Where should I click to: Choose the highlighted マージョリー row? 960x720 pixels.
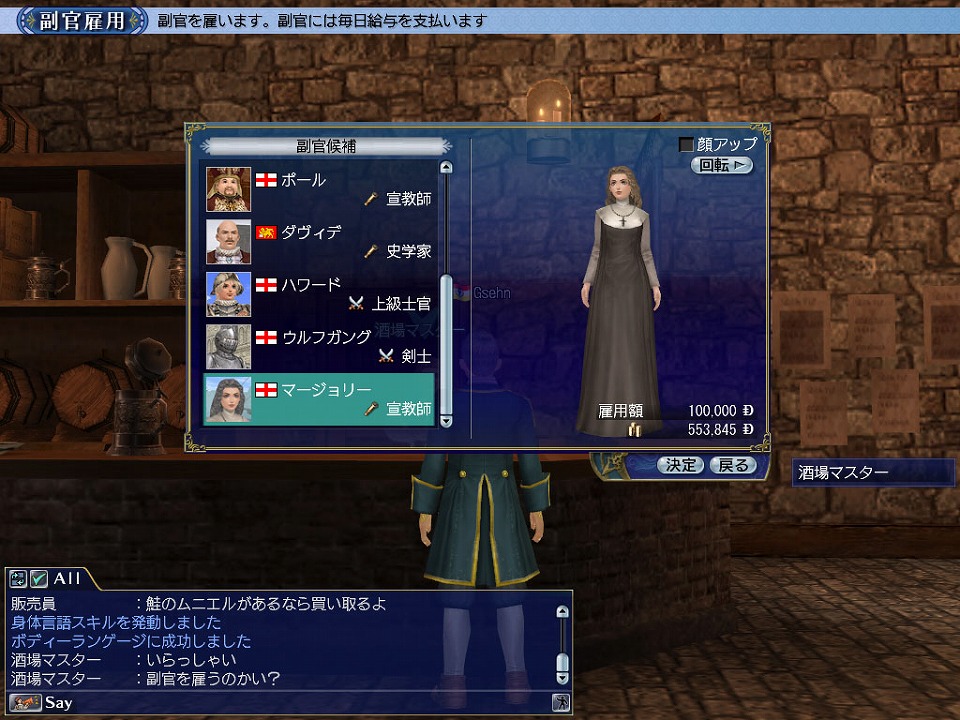(320, 398)
